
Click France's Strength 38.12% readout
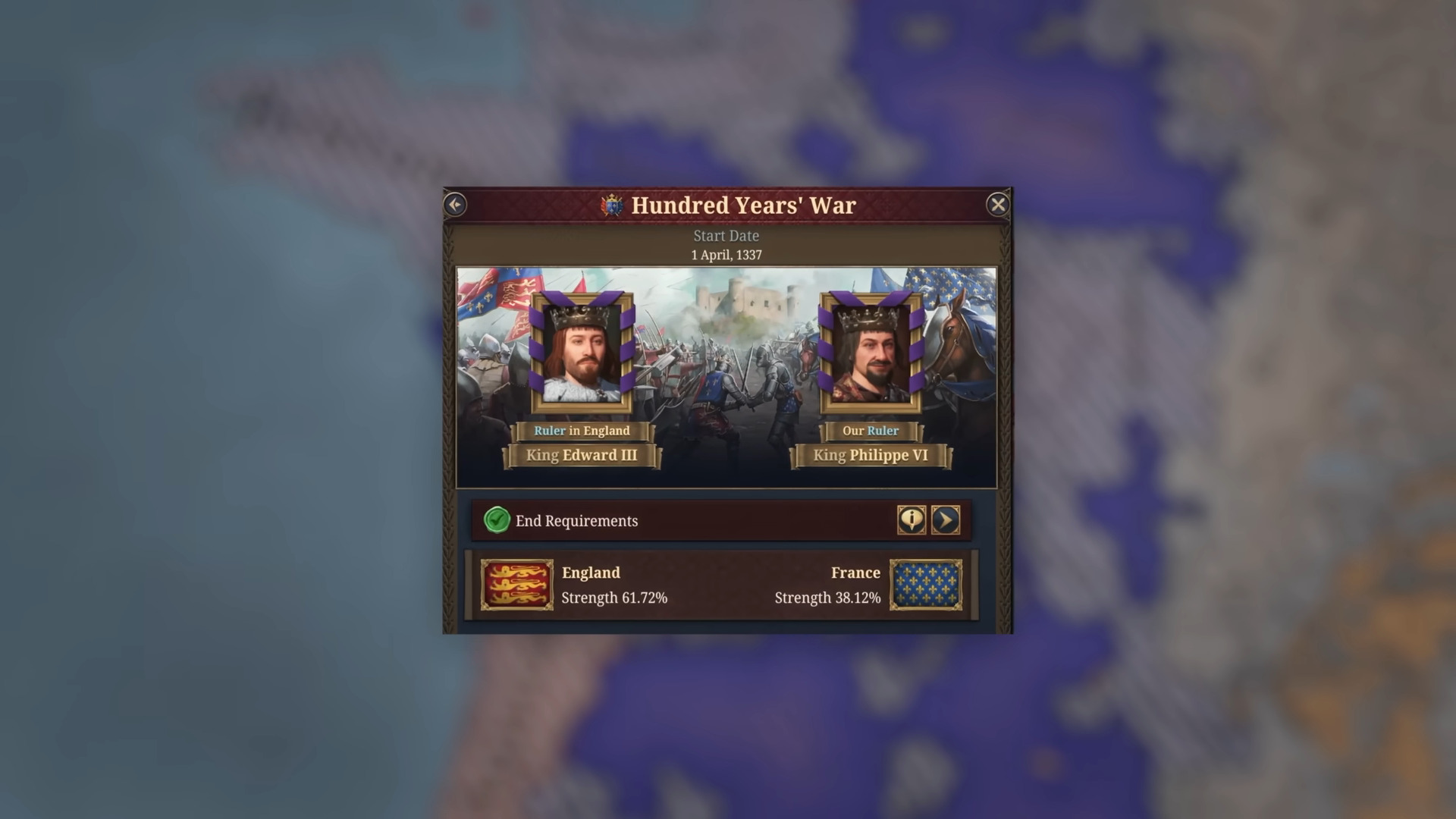(826, 598)
